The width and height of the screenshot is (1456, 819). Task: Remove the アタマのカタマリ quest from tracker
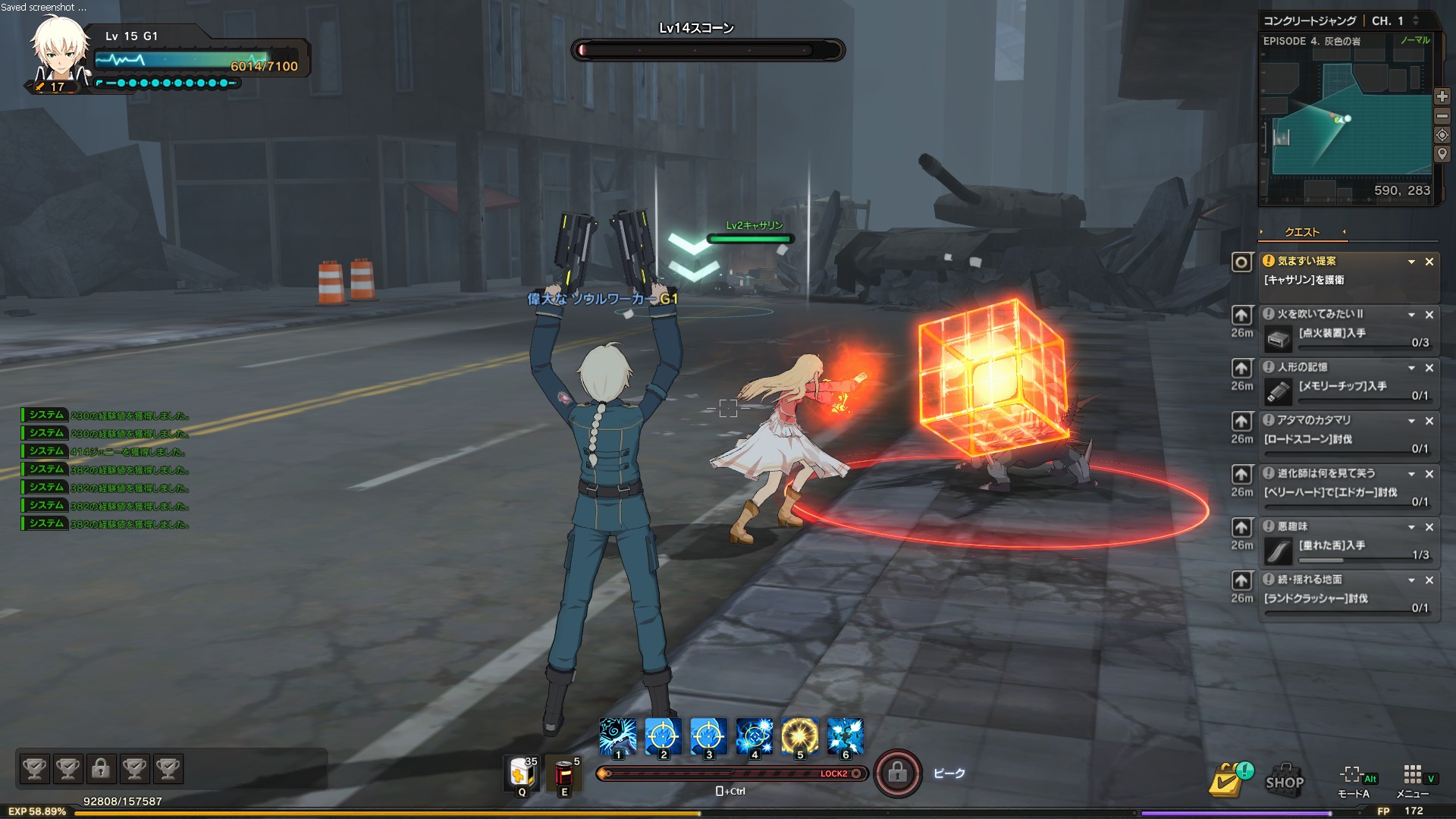tap(1429, 421)
